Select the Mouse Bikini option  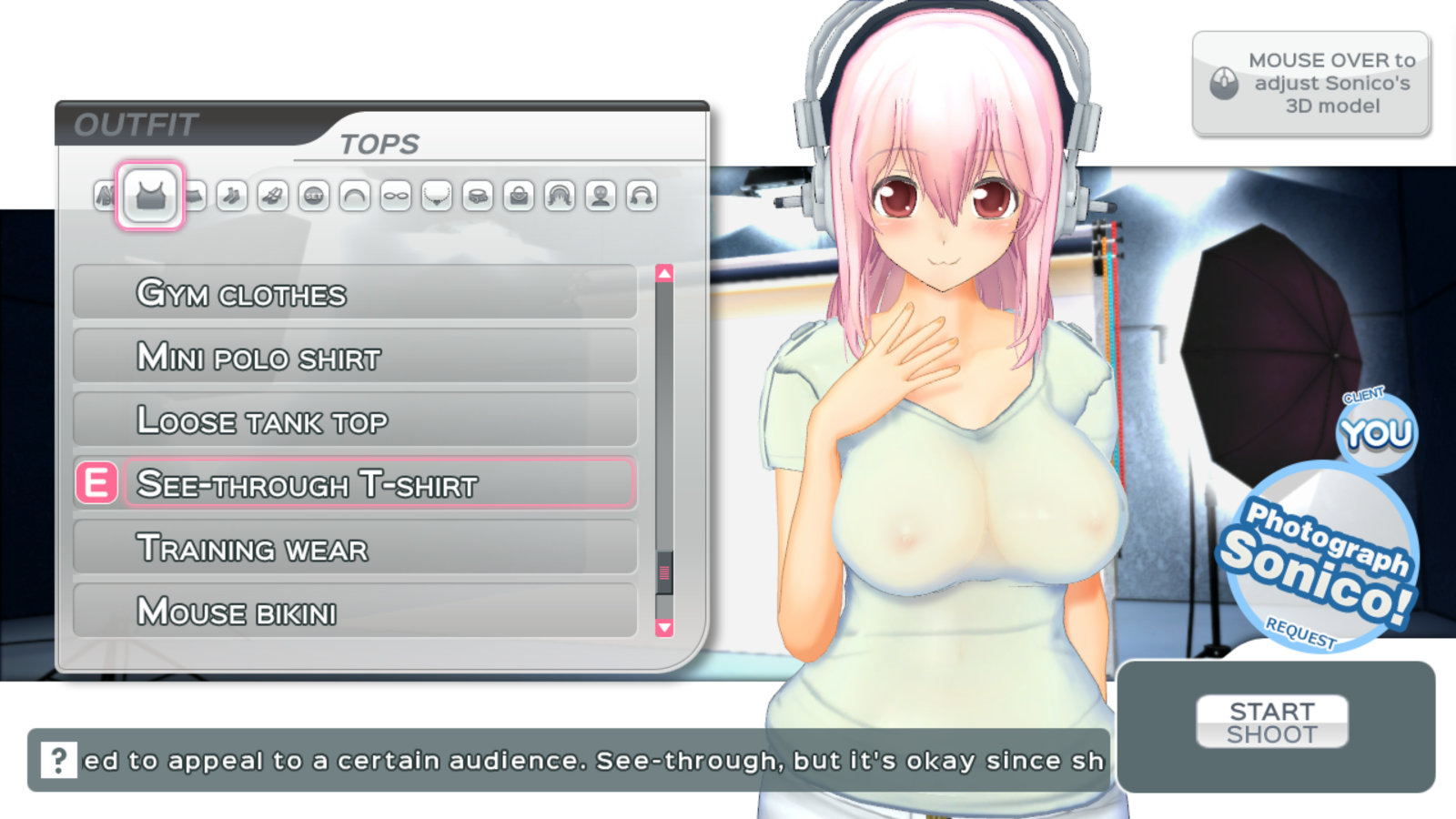[x=355, y=612]
